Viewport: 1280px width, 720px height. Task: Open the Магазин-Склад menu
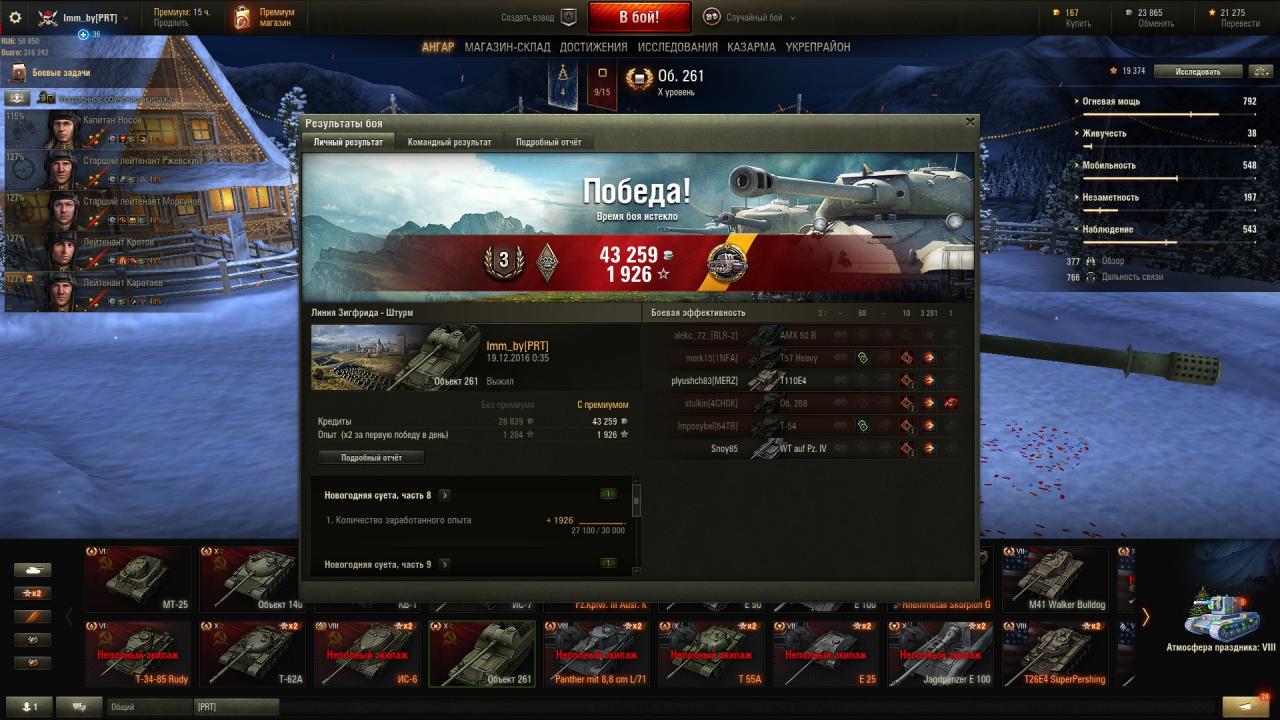point(507,47)
